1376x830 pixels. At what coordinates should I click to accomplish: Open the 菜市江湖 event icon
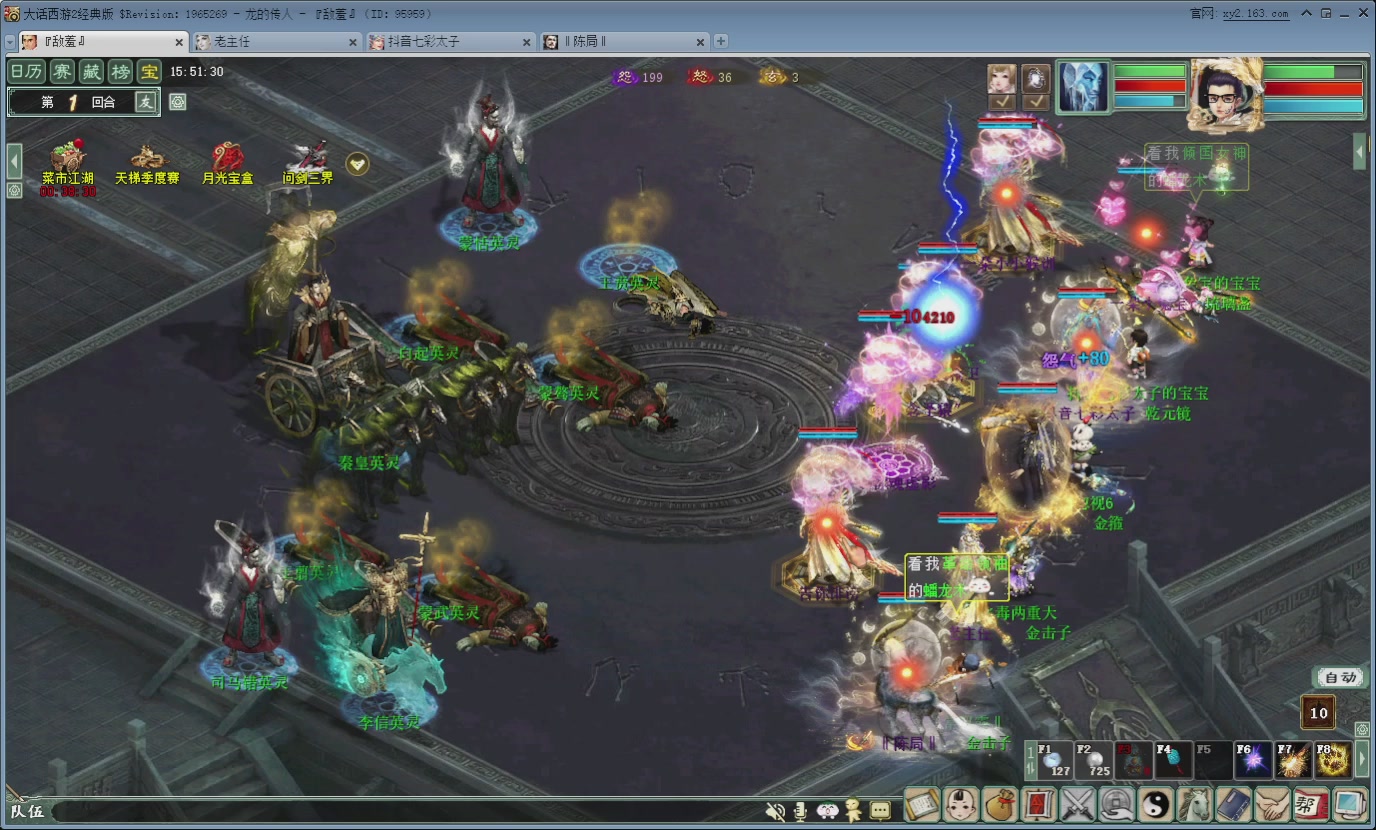click(68, 161)
